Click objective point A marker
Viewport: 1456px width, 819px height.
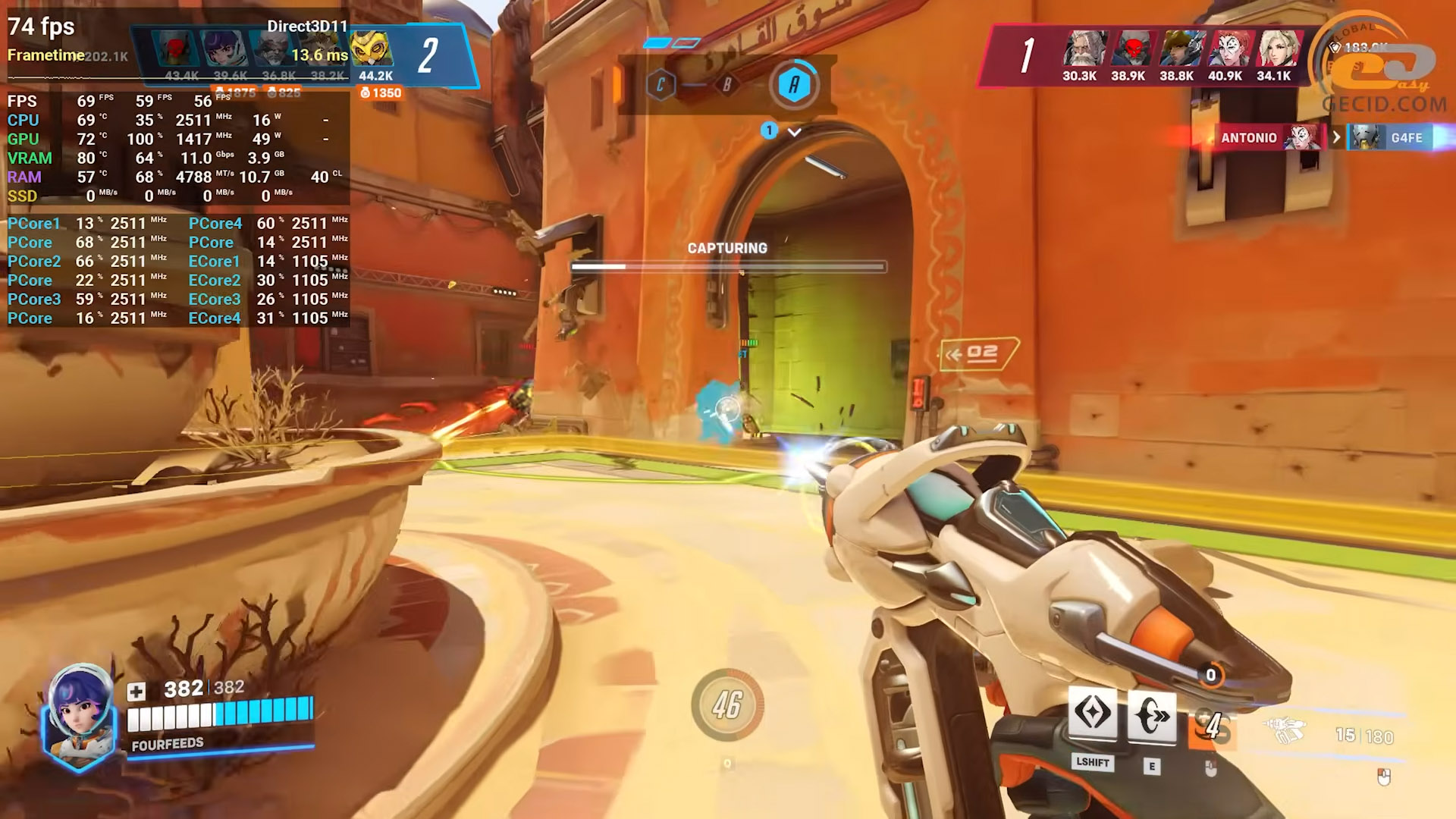click(x=793, y=85)
